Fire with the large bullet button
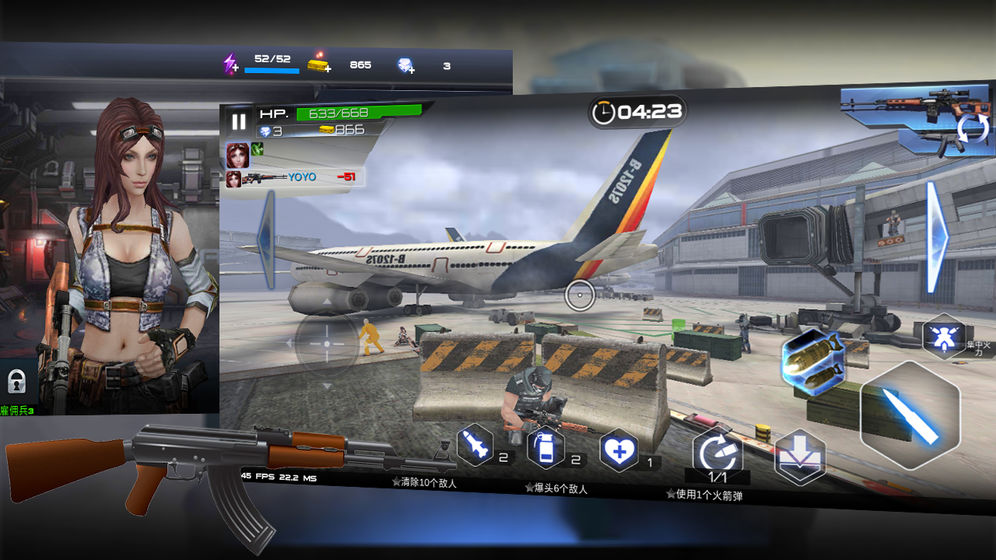 click(x=910, y=414)
